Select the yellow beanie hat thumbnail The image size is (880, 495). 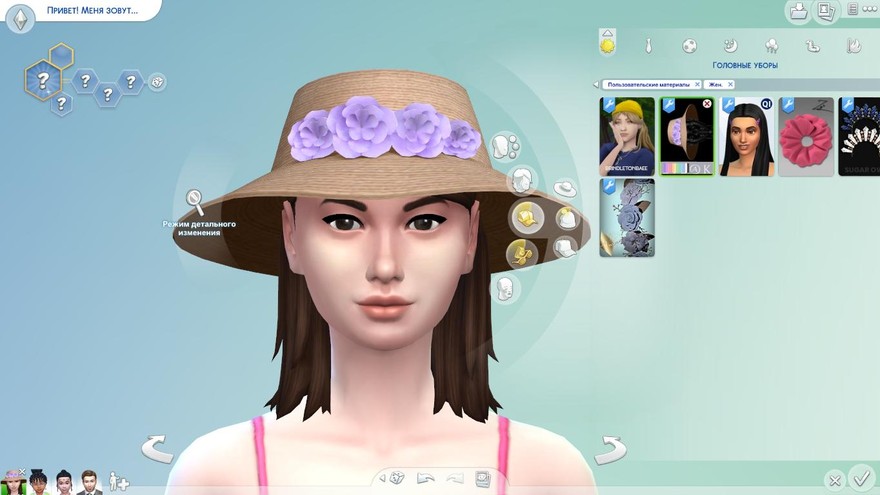tap(627, 136)
